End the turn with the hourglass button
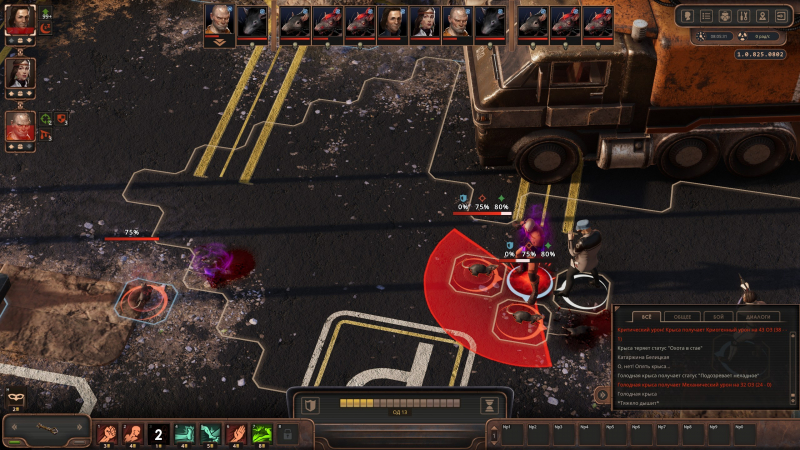The height and width of the screenshot is (450, 800). click(489, 405)
